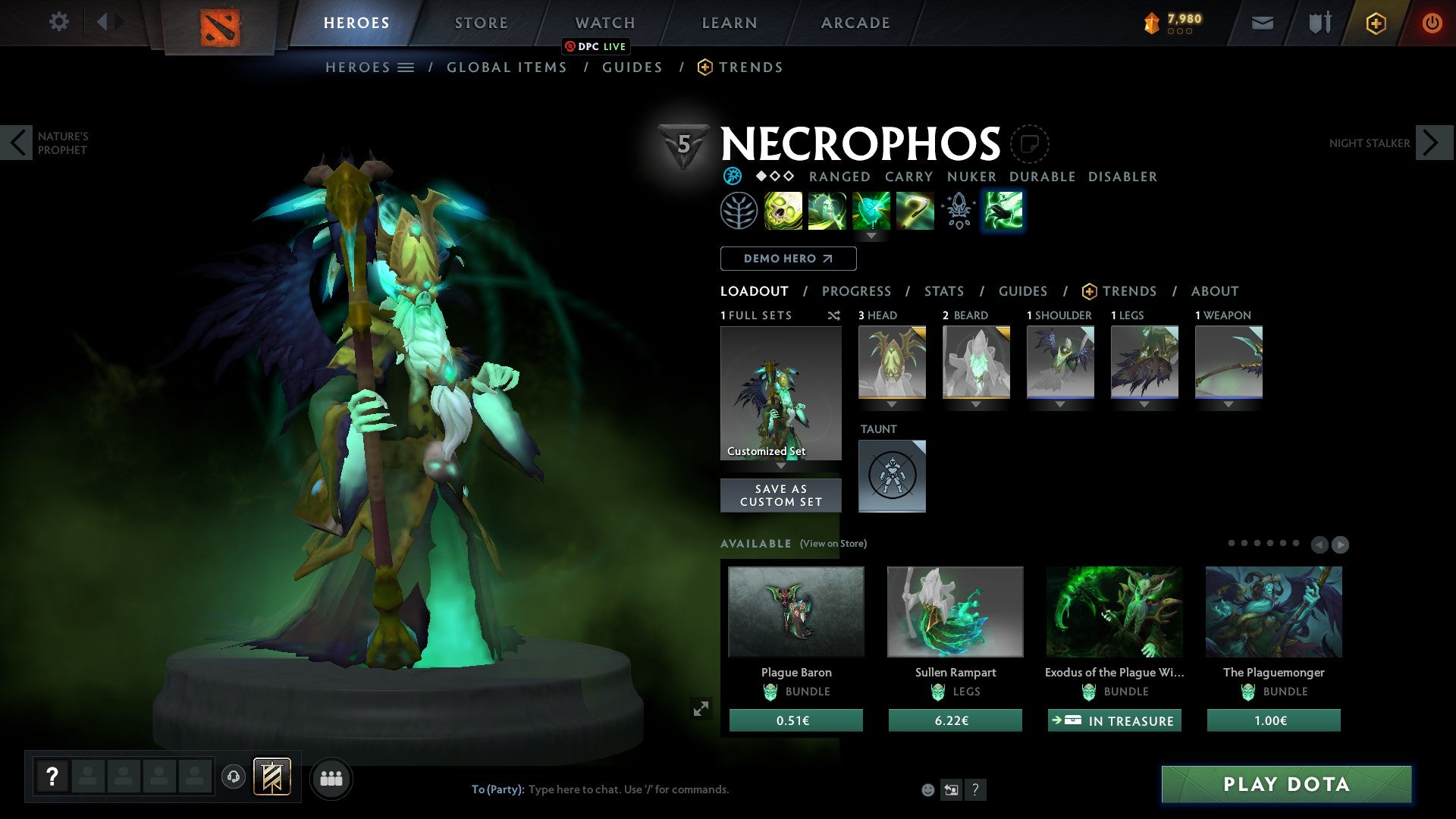Advance available items with right pagination arrow
Viewport: 1456px width, 819px height.
pyautogui.click(x=1341, y=544)
